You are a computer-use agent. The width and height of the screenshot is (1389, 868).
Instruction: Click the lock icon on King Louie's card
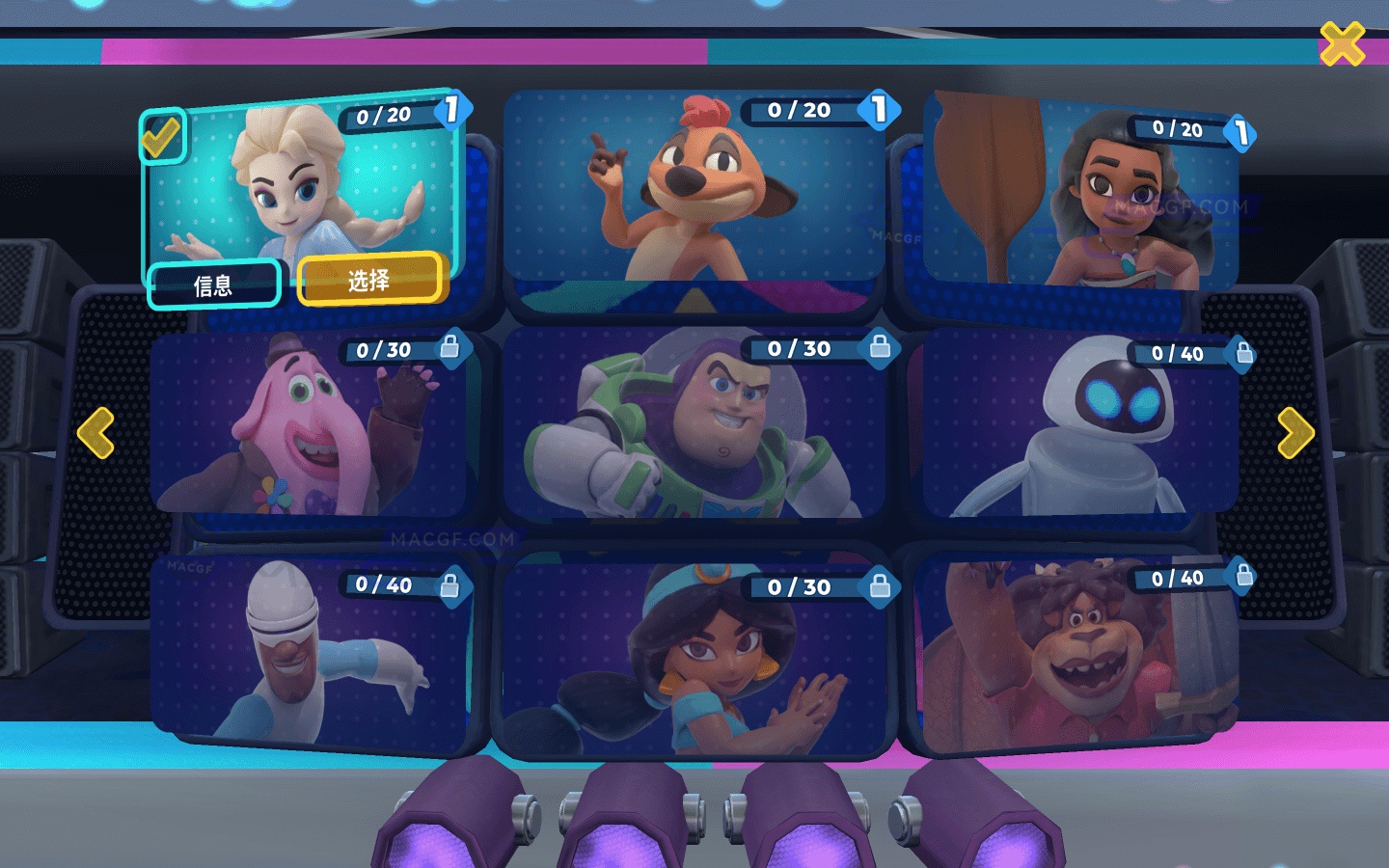(1239, 578)
